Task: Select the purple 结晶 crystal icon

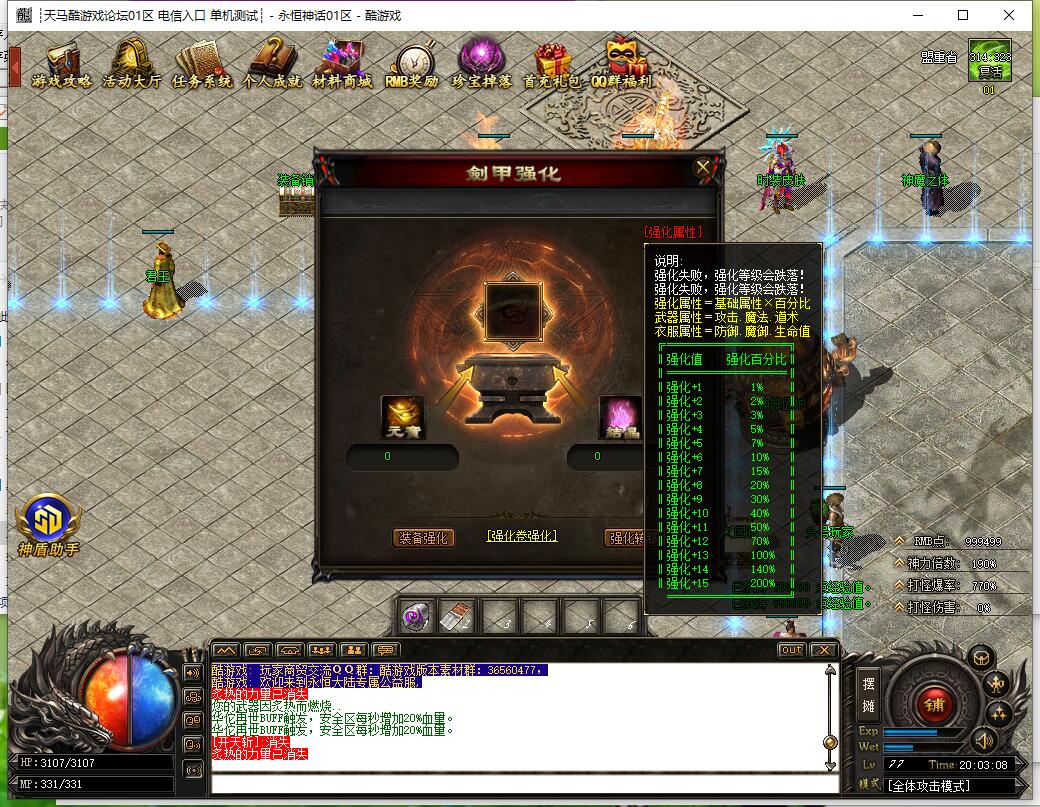Action: pyautogui.click(x=620, y=417)
